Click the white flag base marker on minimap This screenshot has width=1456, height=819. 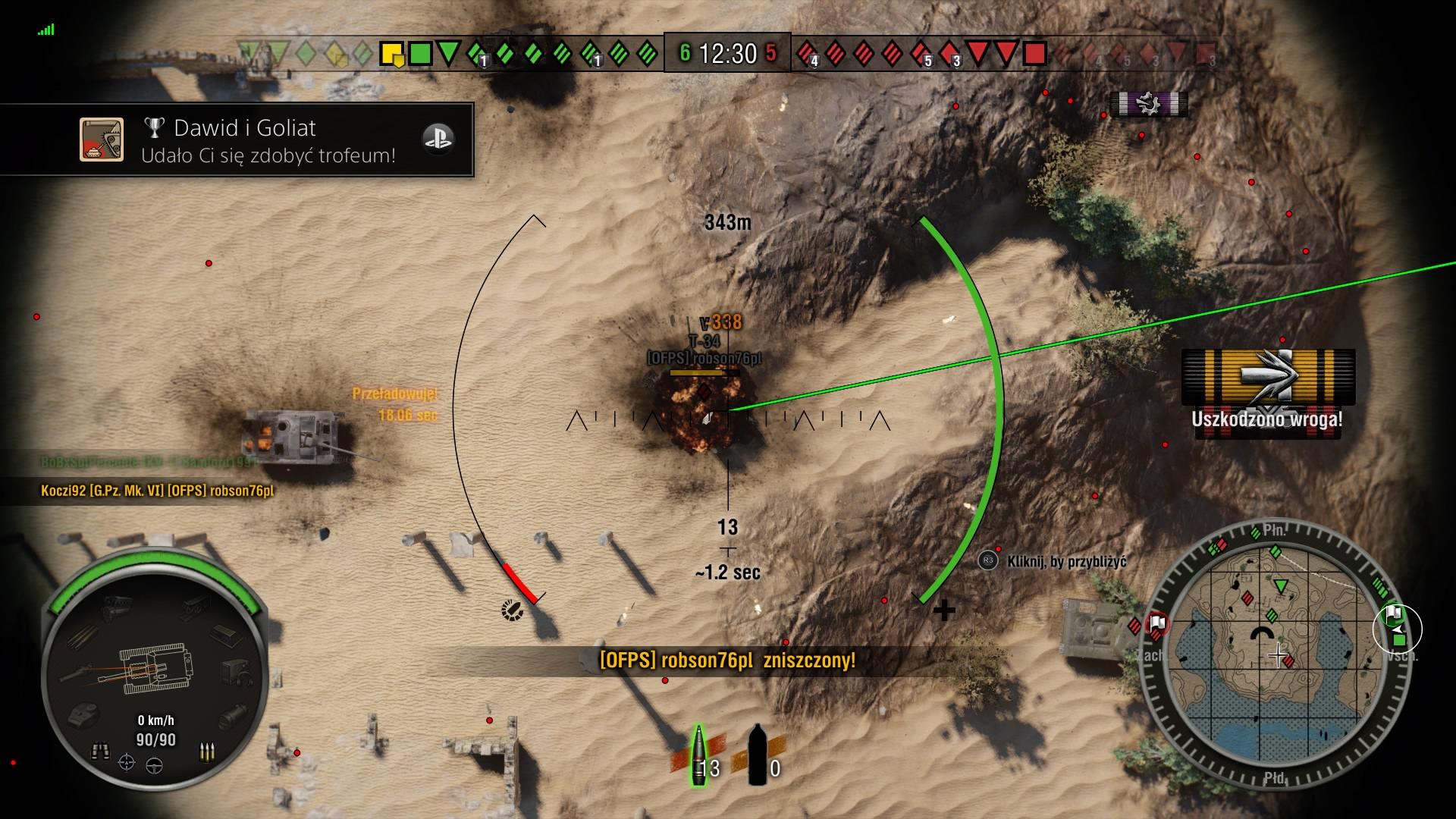(x=1157, y=624)
